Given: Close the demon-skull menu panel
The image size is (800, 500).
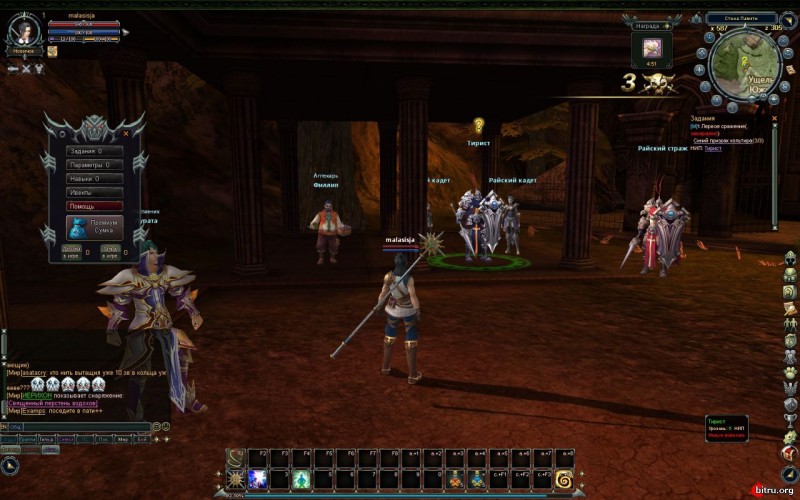Looking at the screenshot, I should click(126, 132).
